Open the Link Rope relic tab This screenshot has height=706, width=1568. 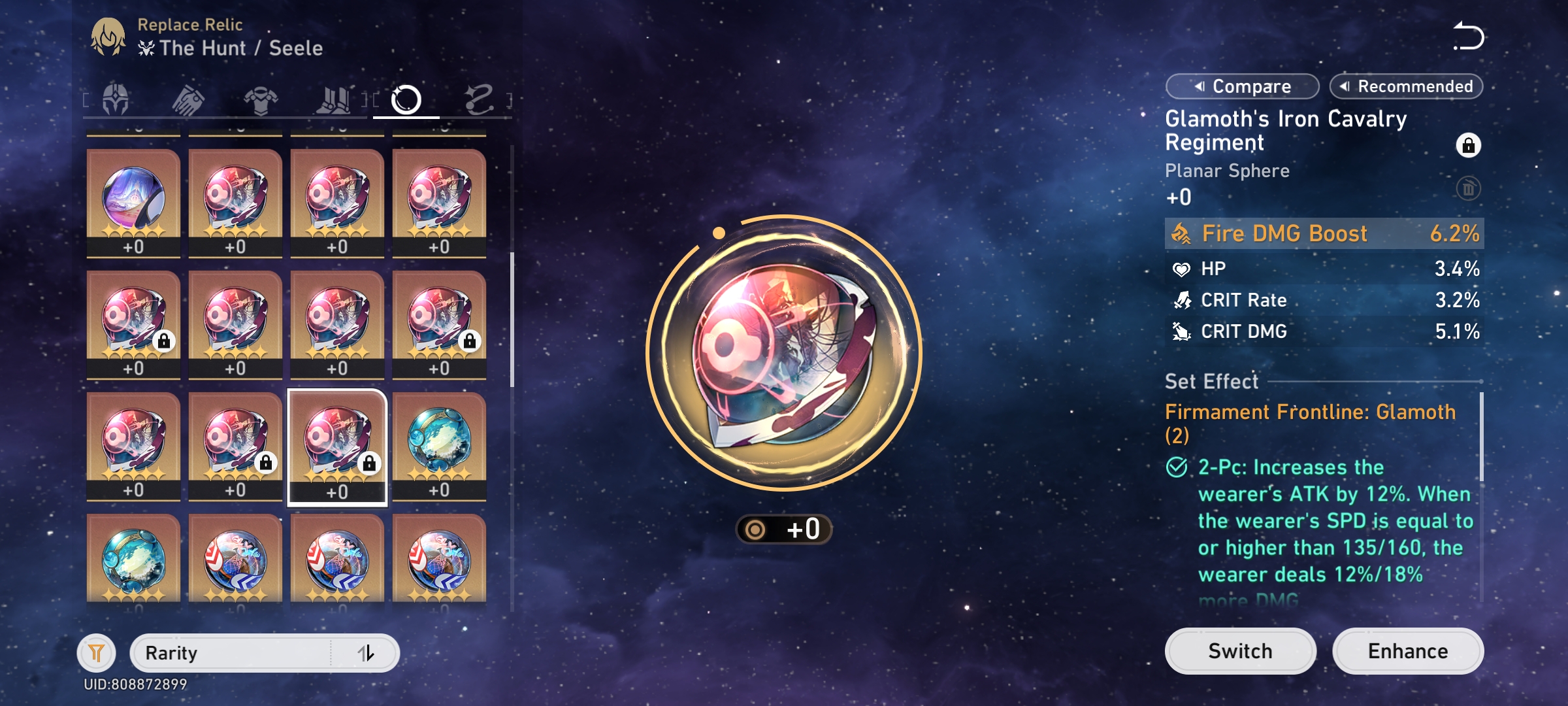480,99
